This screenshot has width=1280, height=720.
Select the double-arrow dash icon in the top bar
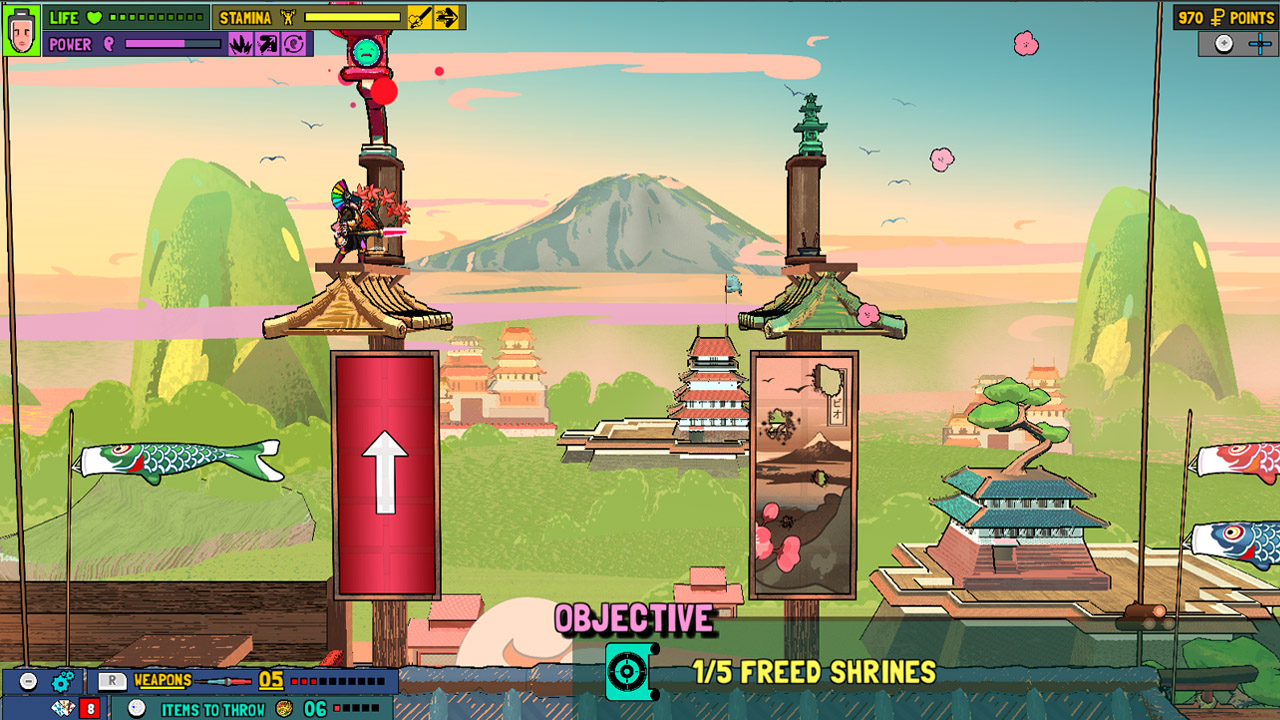pos(448,17)
